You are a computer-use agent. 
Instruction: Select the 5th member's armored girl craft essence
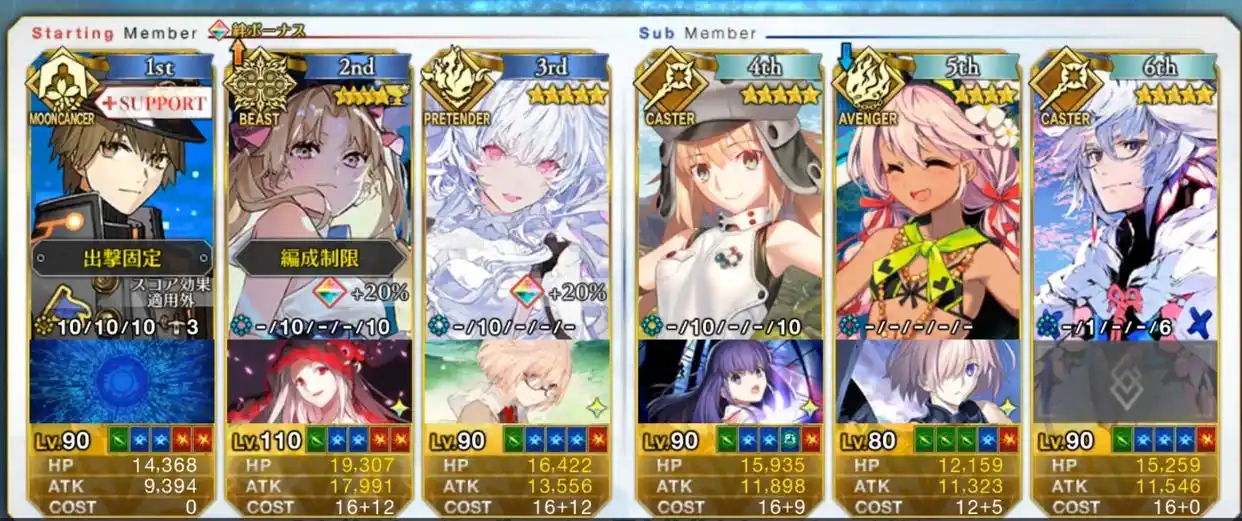click(x=927, y=382)
